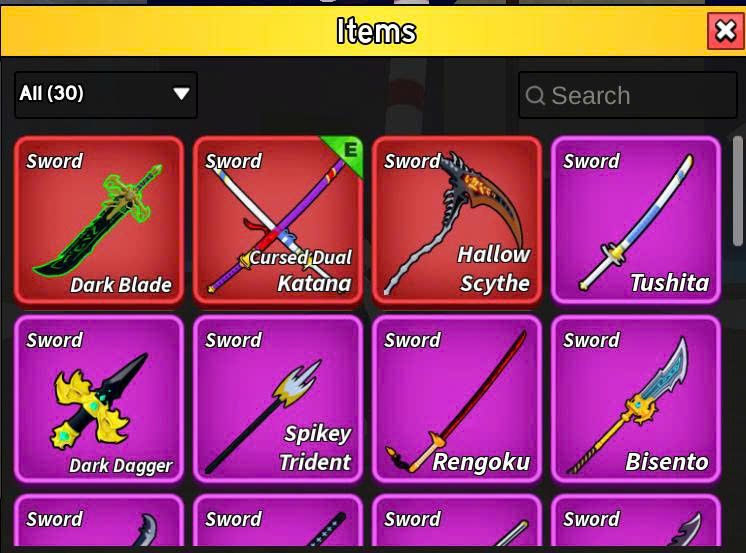
Task: Select the Dark Blade sword
Action: pyautogui.click(x=99, y=220)
